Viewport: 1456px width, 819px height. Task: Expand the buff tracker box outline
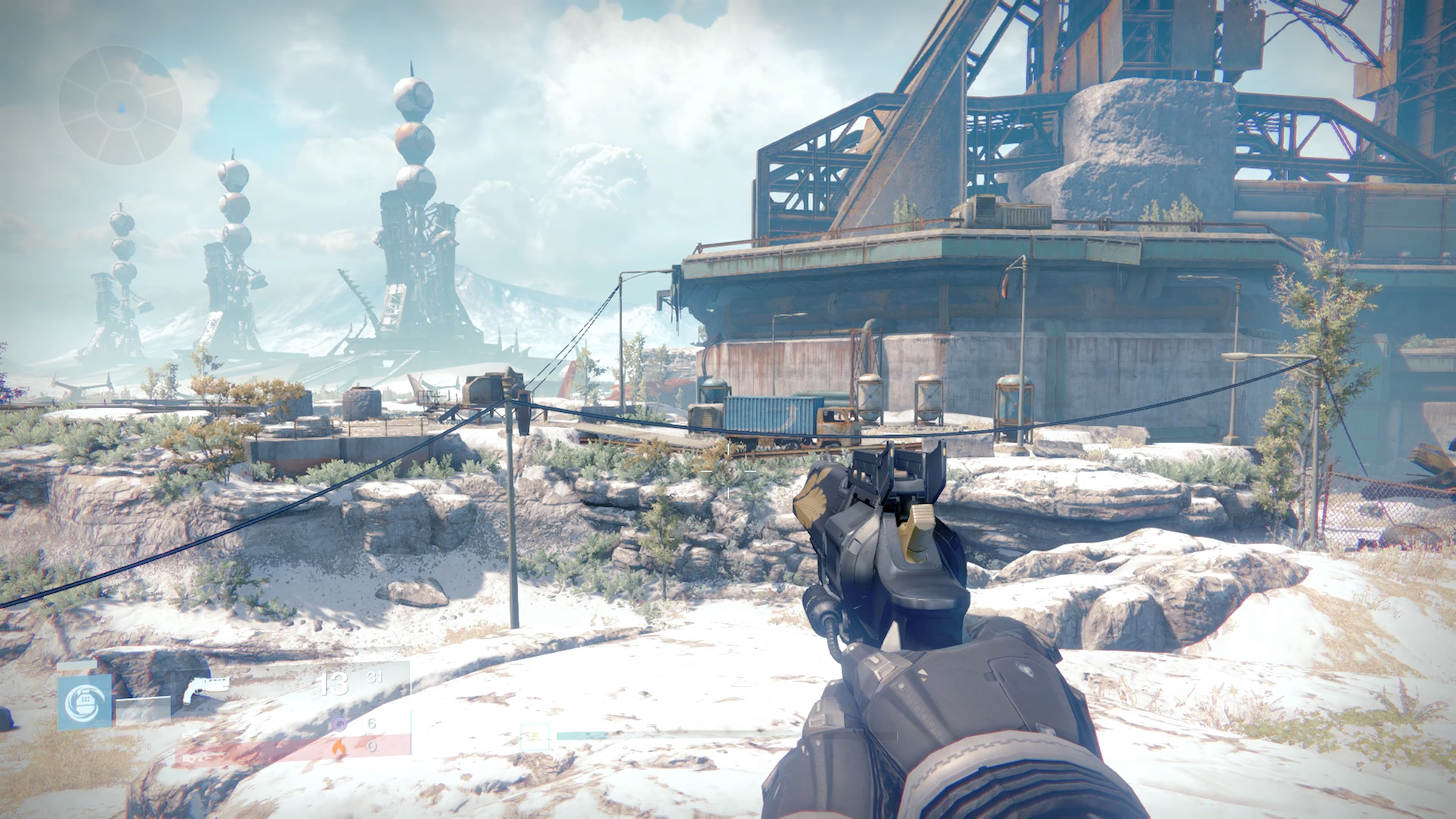pos(534,737)
